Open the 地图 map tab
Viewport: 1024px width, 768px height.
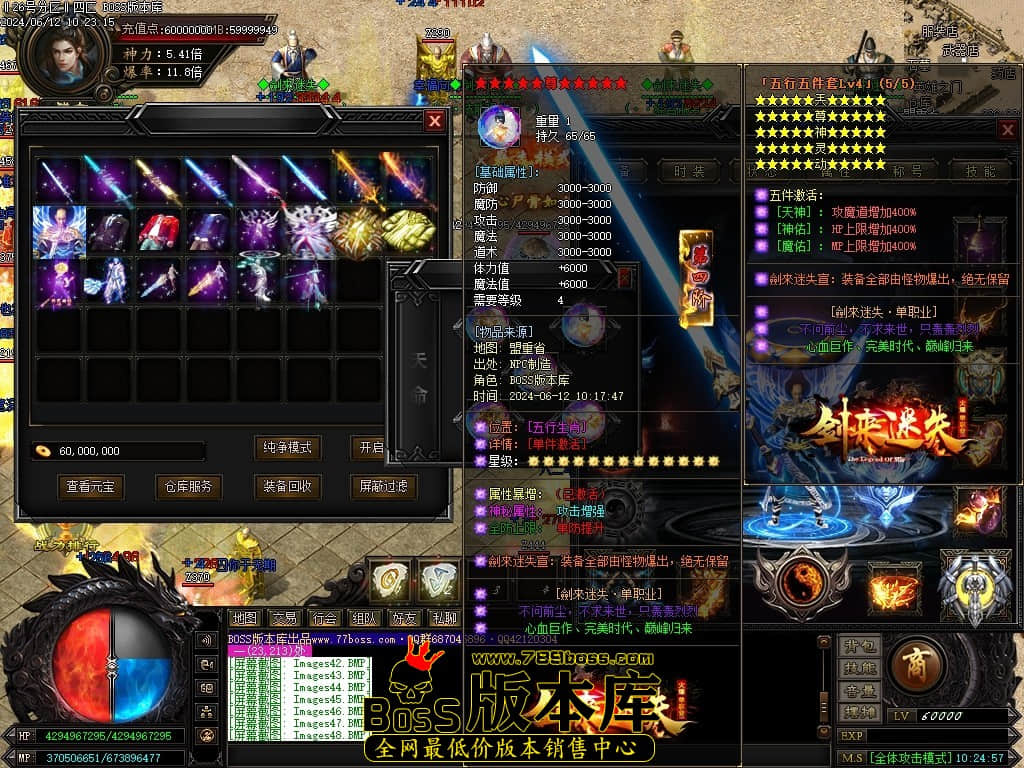(244, 619)
